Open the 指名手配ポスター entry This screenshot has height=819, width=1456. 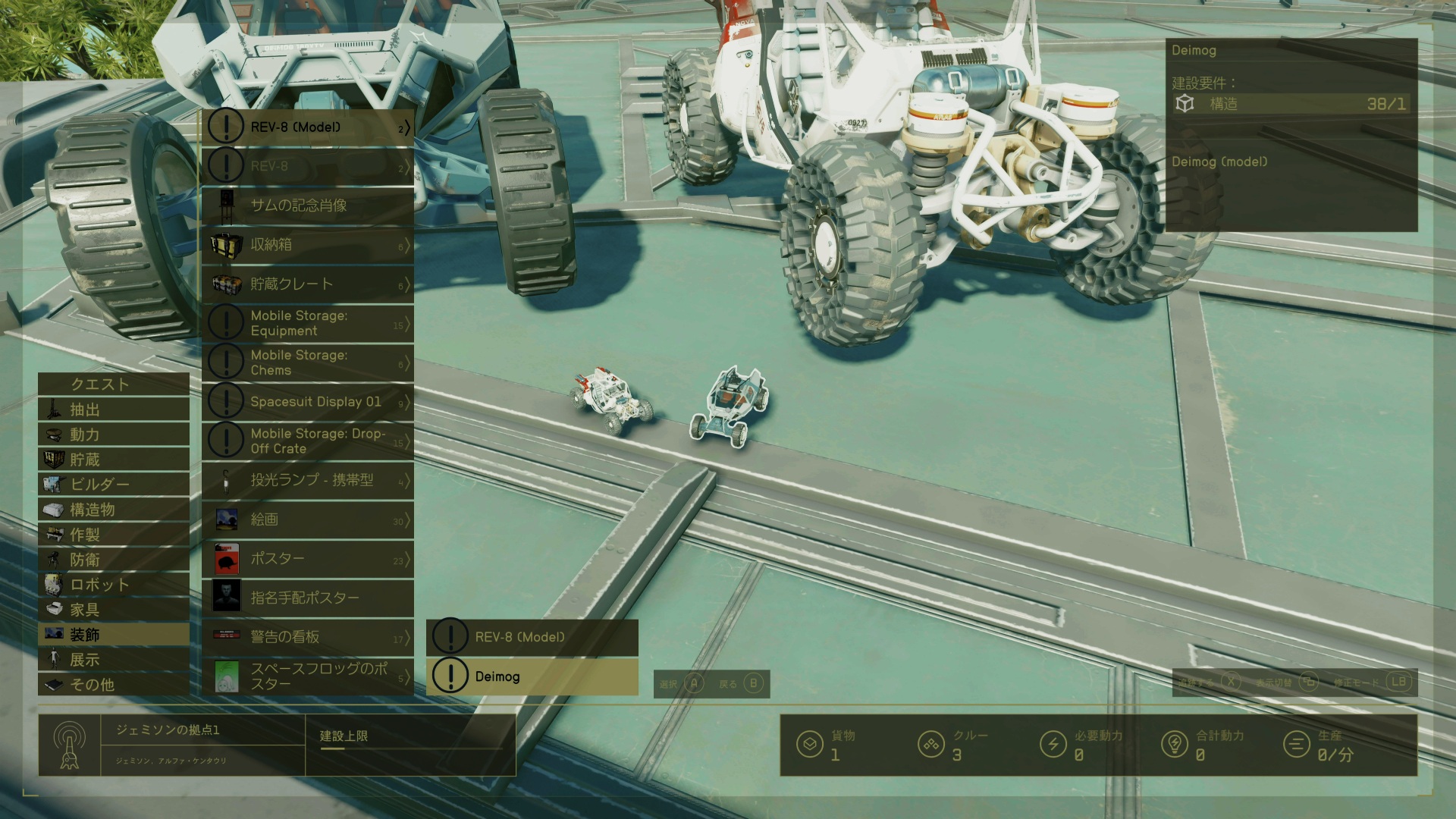308,598
